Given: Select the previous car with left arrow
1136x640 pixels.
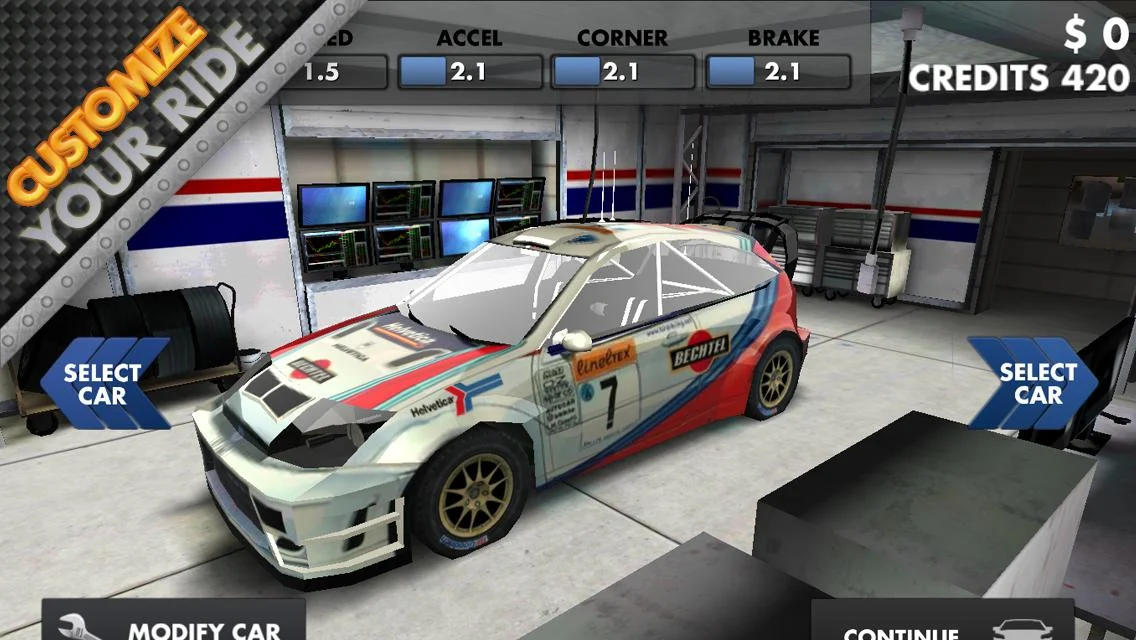Looking at the screenshot, I should coord(103,384).
